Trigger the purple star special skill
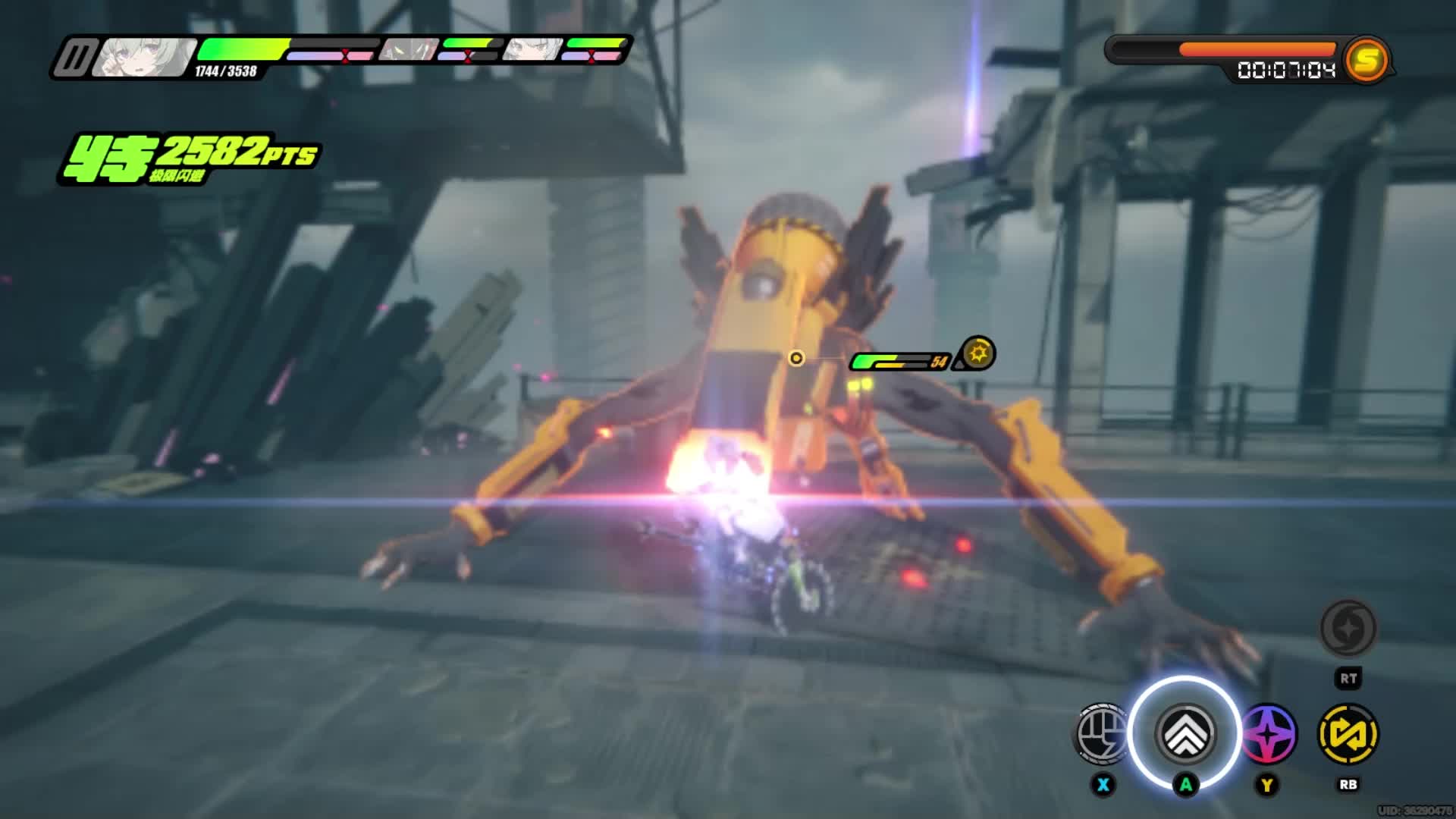 [x=1267, y=733]
